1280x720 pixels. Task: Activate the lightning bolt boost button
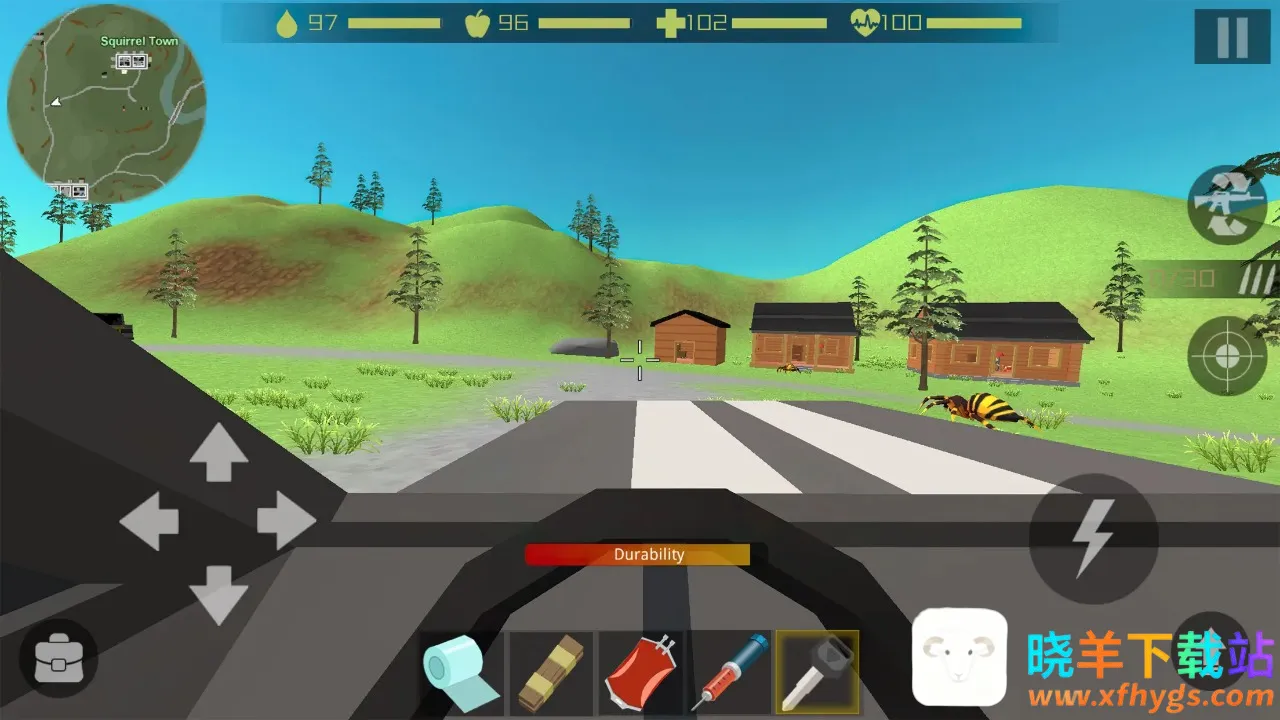(x=1093, y=538)
